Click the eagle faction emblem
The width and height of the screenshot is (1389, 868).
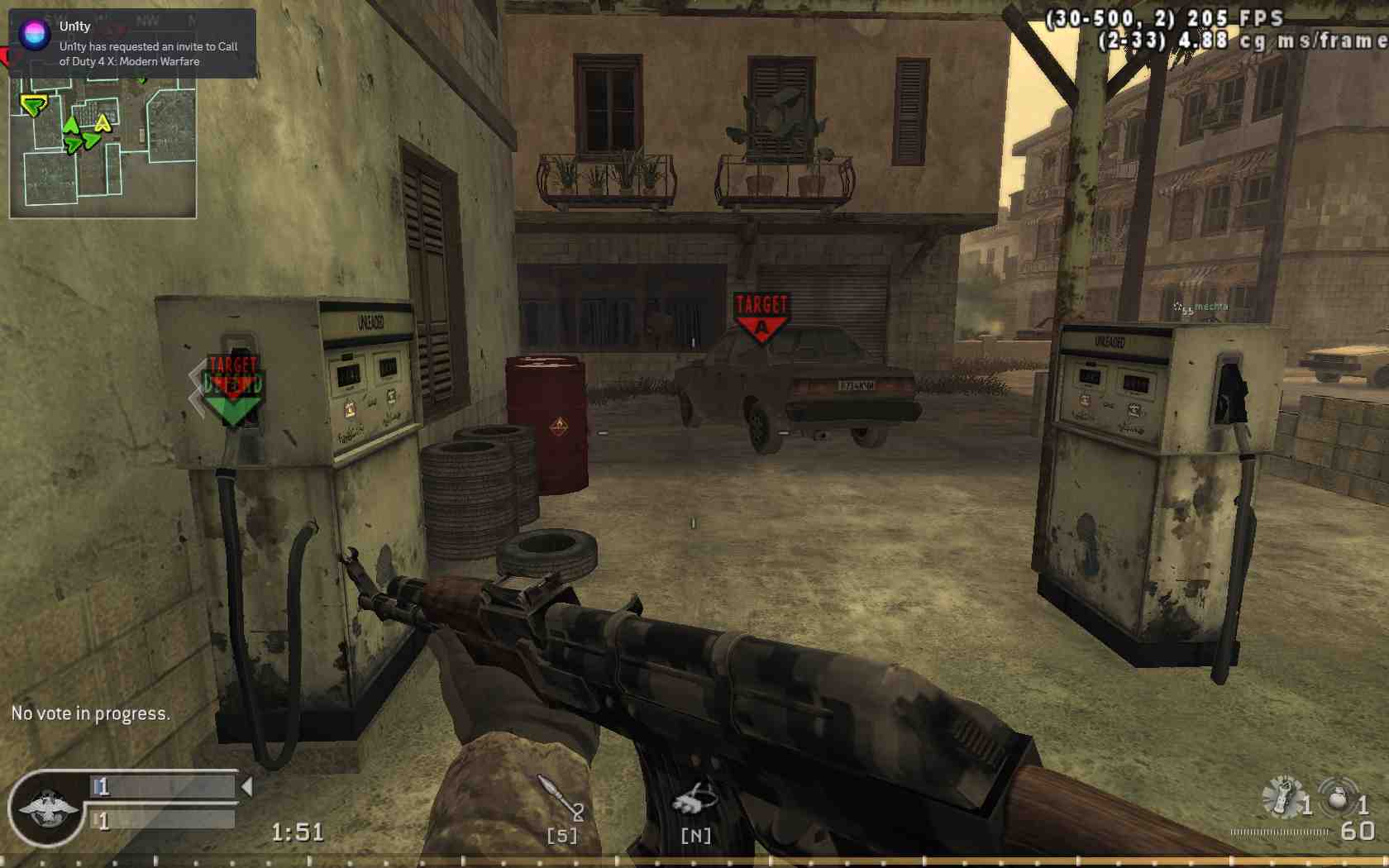(x=49, y=809)
